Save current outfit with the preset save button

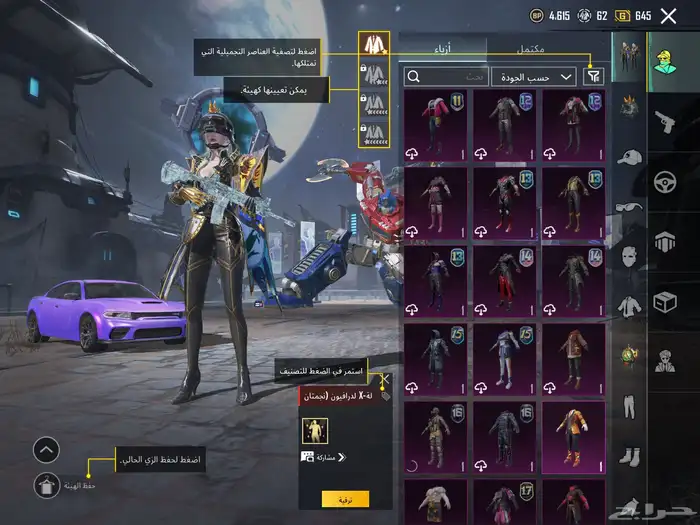46,486
